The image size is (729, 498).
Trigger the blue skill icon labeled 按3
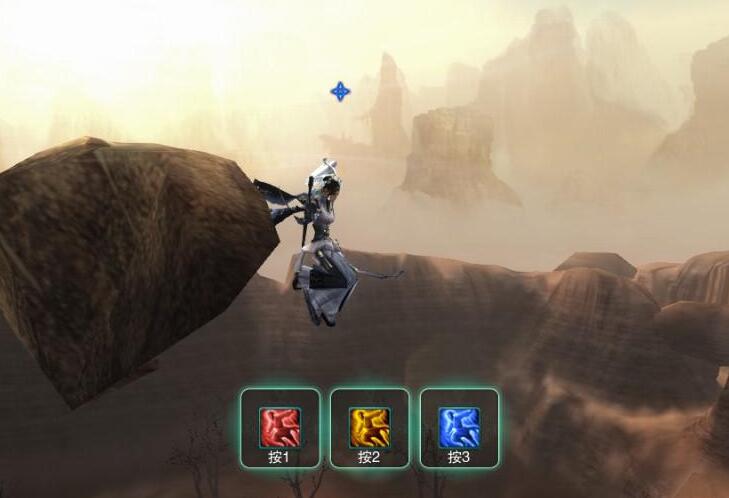459,427
